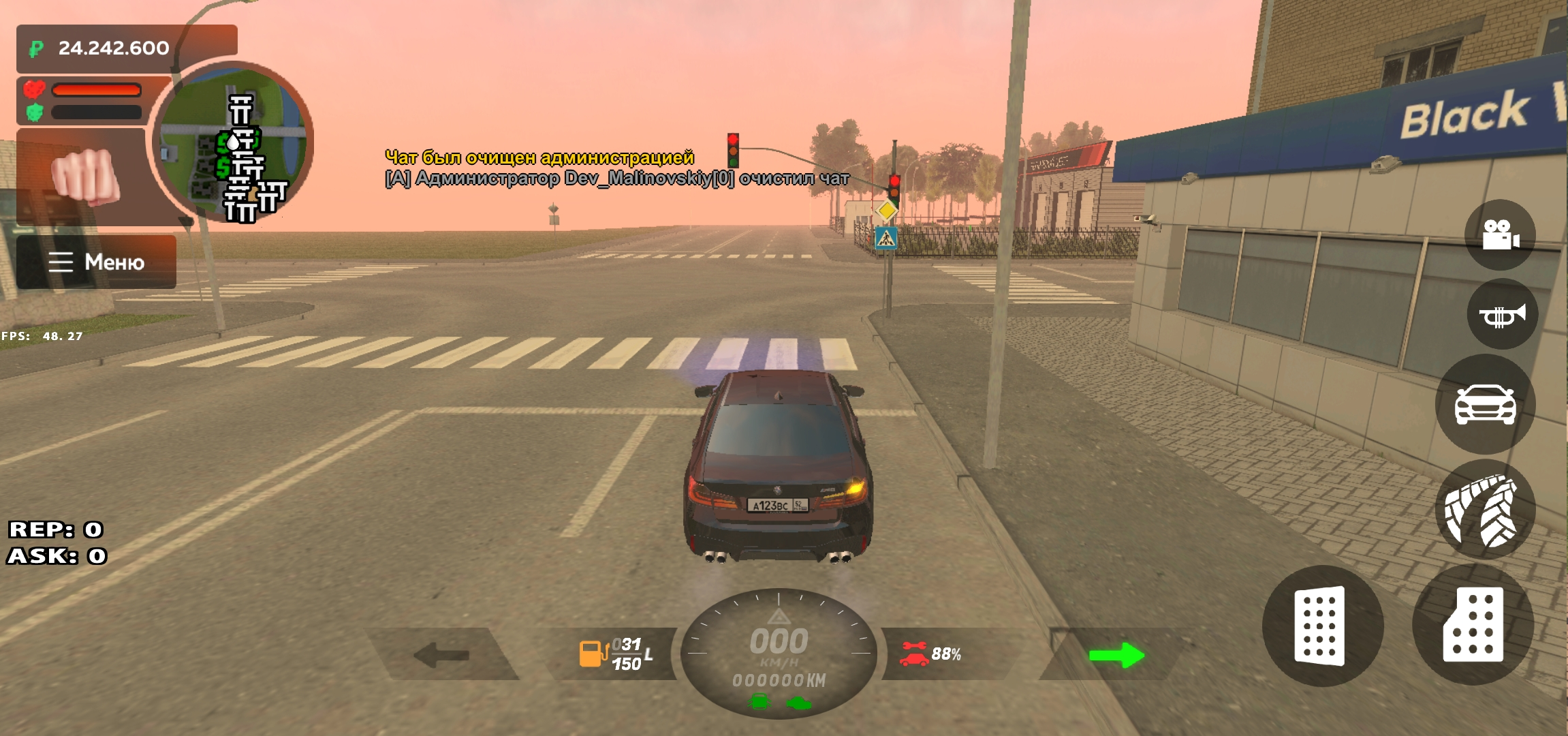Tap the brake pedal
This screenshot has width=1568, height=736.
tap(1321, 626)
